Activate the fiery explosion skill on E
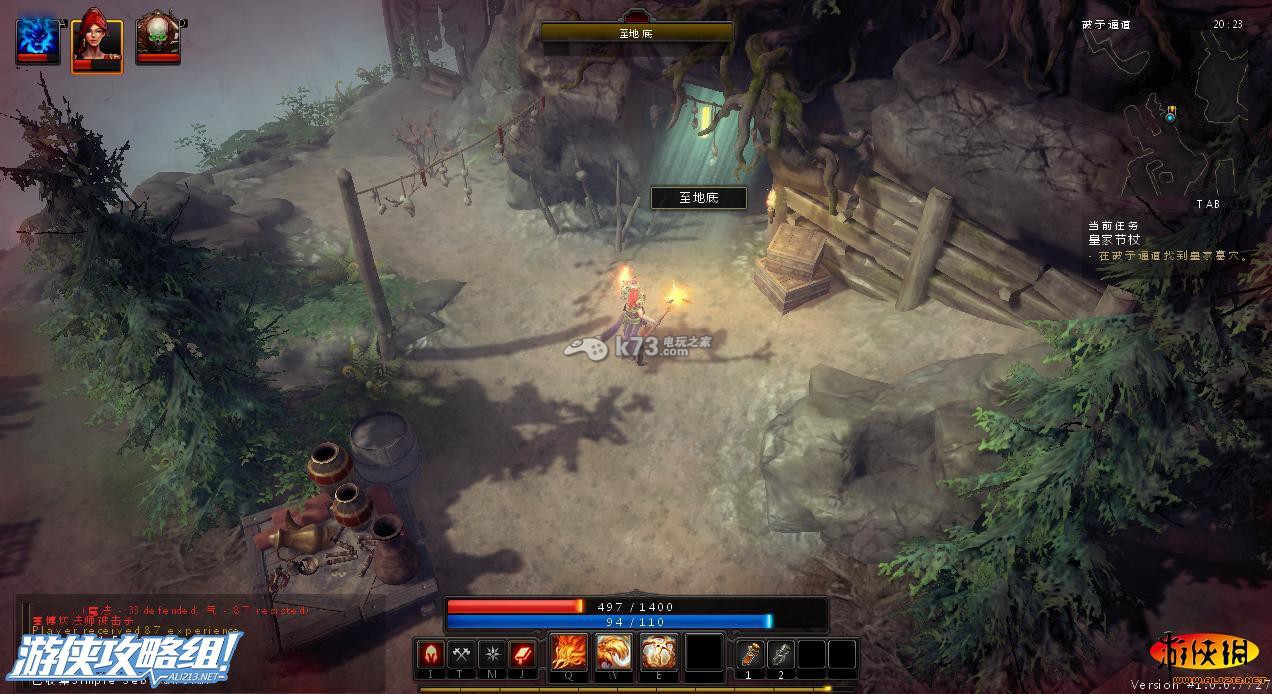Image resolution: width=1272 pixels, height=694 pixels. click(x=659, y=653)
